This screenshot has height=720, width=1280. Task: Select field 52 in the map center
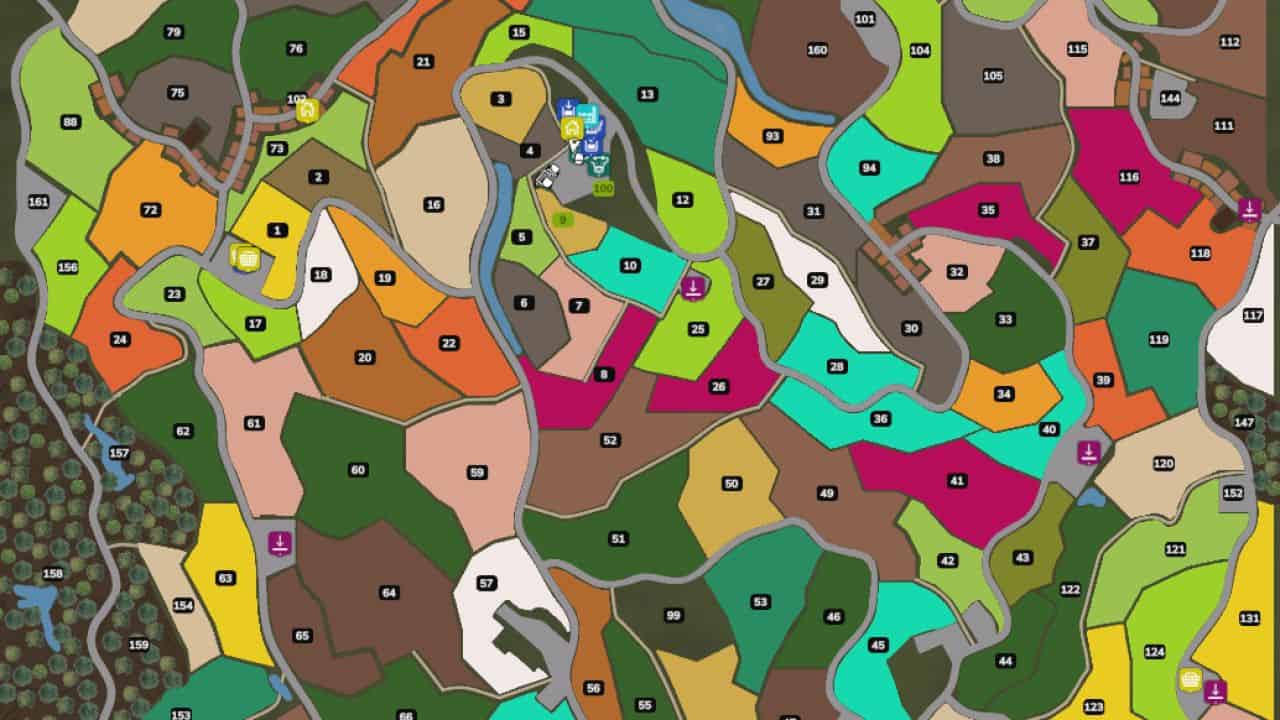click(x=611, y=439)
